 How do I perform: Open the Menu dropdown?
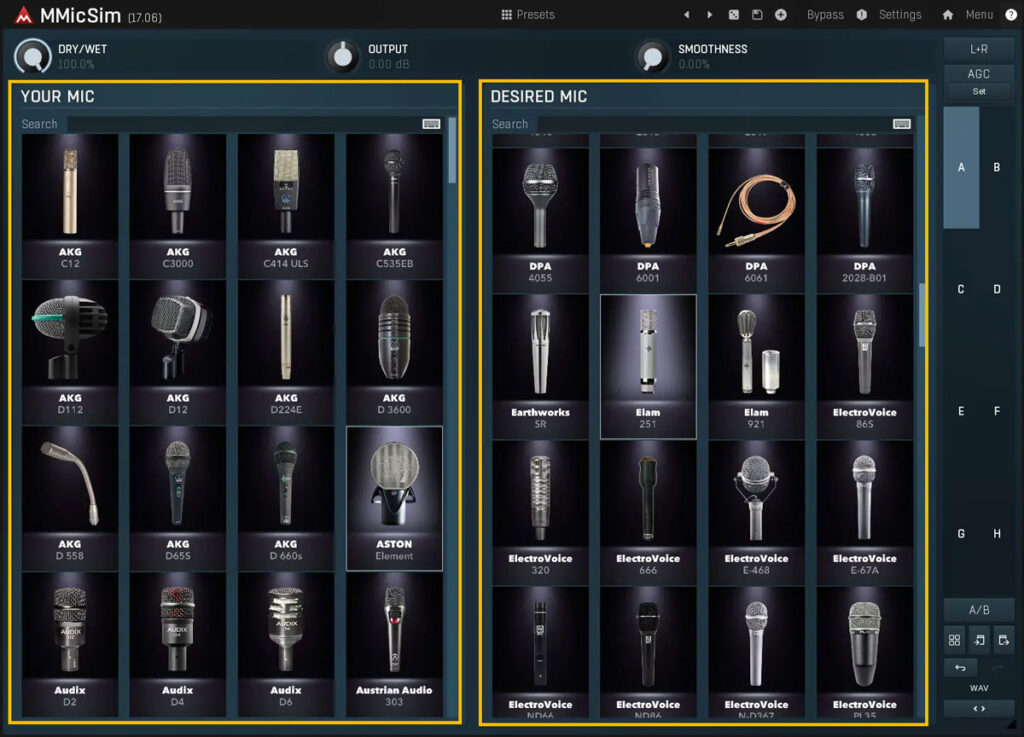point(978,15)
